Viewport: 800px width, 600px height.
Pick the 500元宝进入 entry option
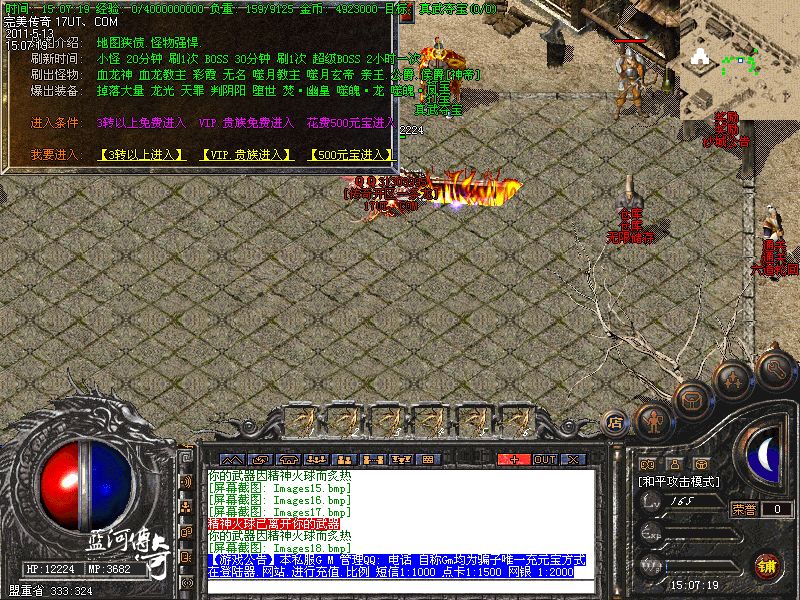(x=350, y=155)
